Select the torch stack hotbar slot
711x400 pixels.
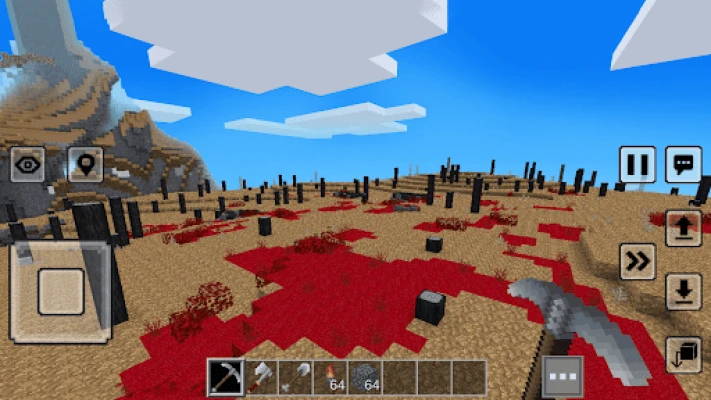pos(331,377)
